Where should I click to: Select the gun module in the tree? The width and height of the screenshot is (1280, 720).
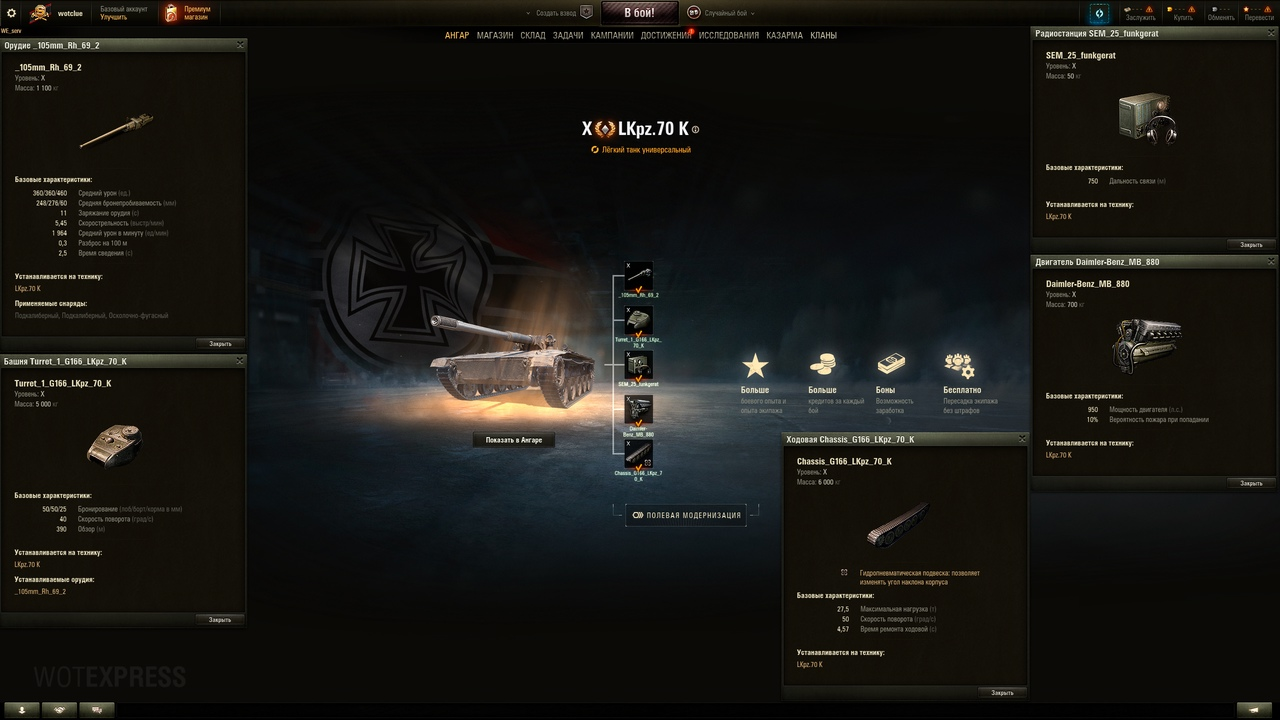point(638,277)
